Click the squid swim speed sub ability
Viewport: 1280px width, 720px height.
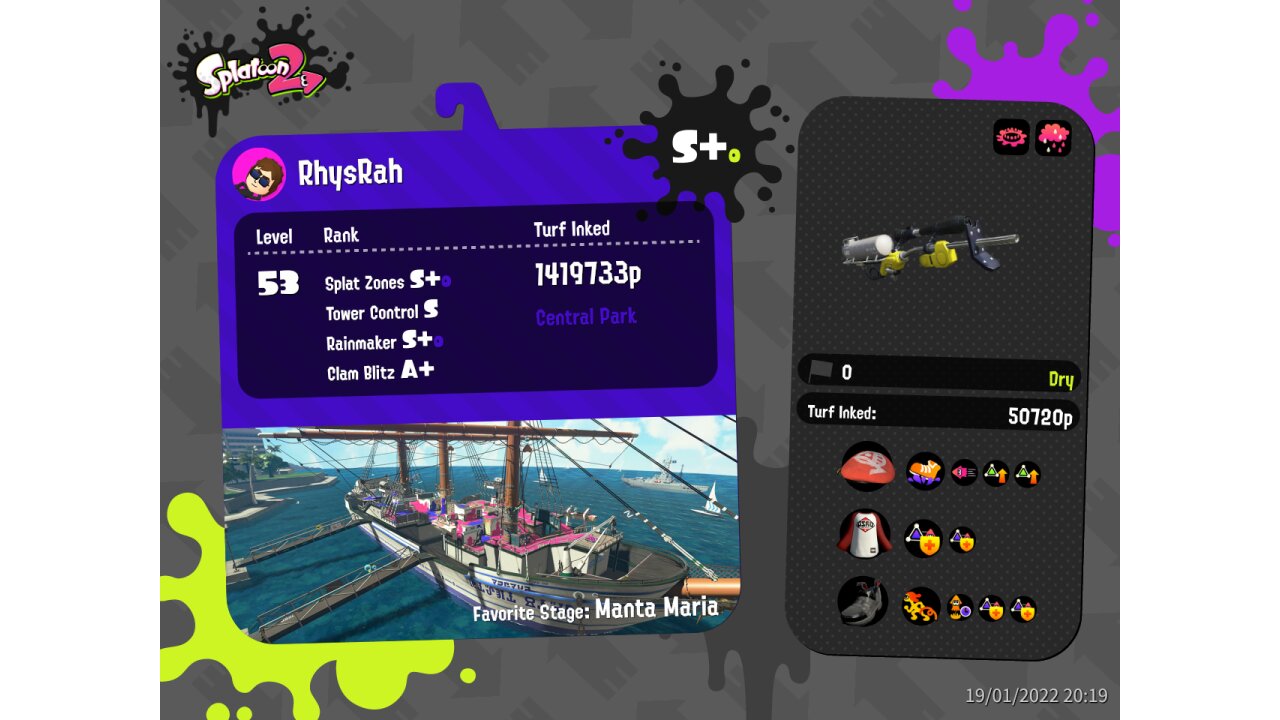coord(964,472)
